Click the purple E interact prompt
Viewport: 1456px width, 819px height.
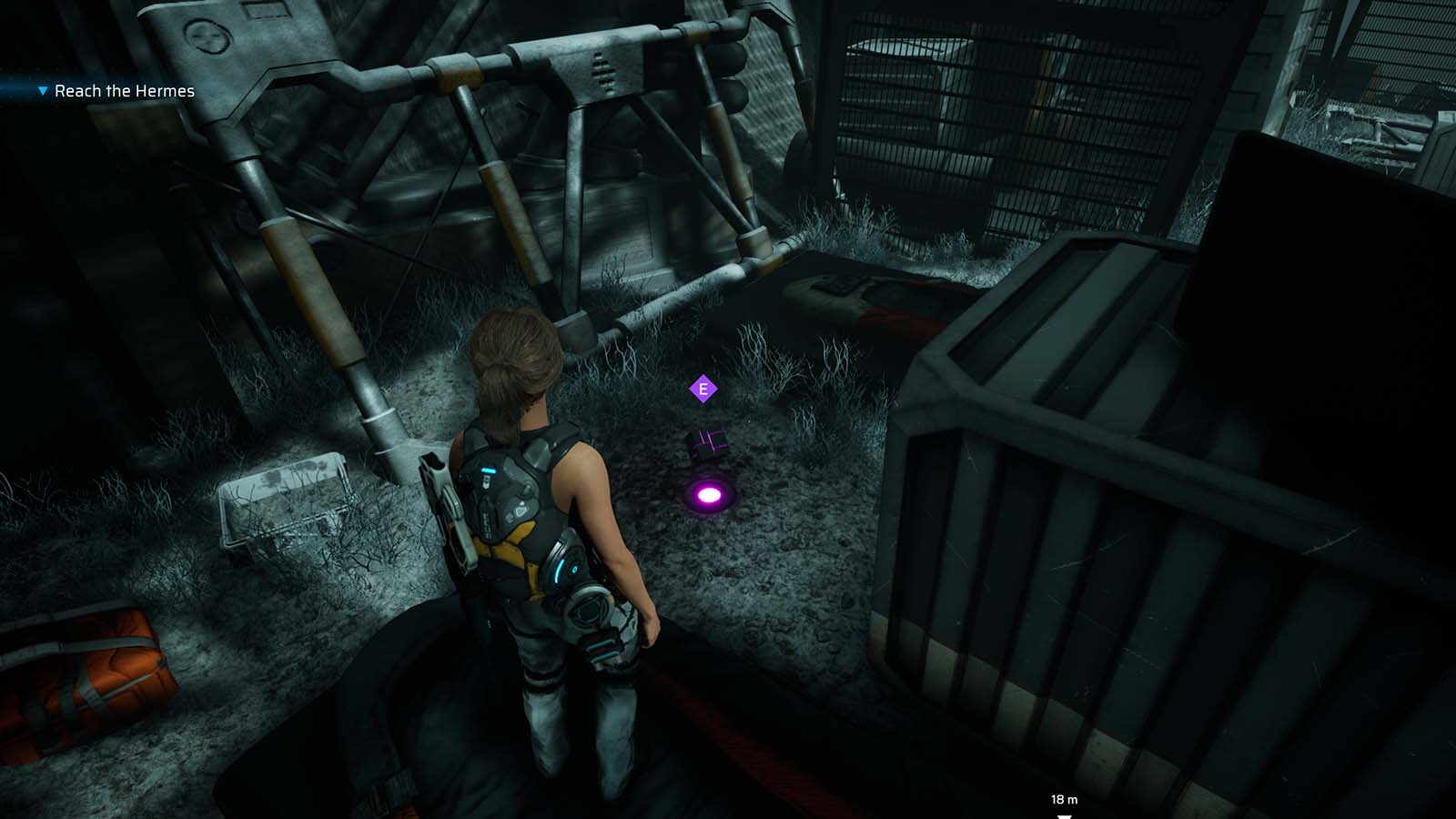pos(703,388)
